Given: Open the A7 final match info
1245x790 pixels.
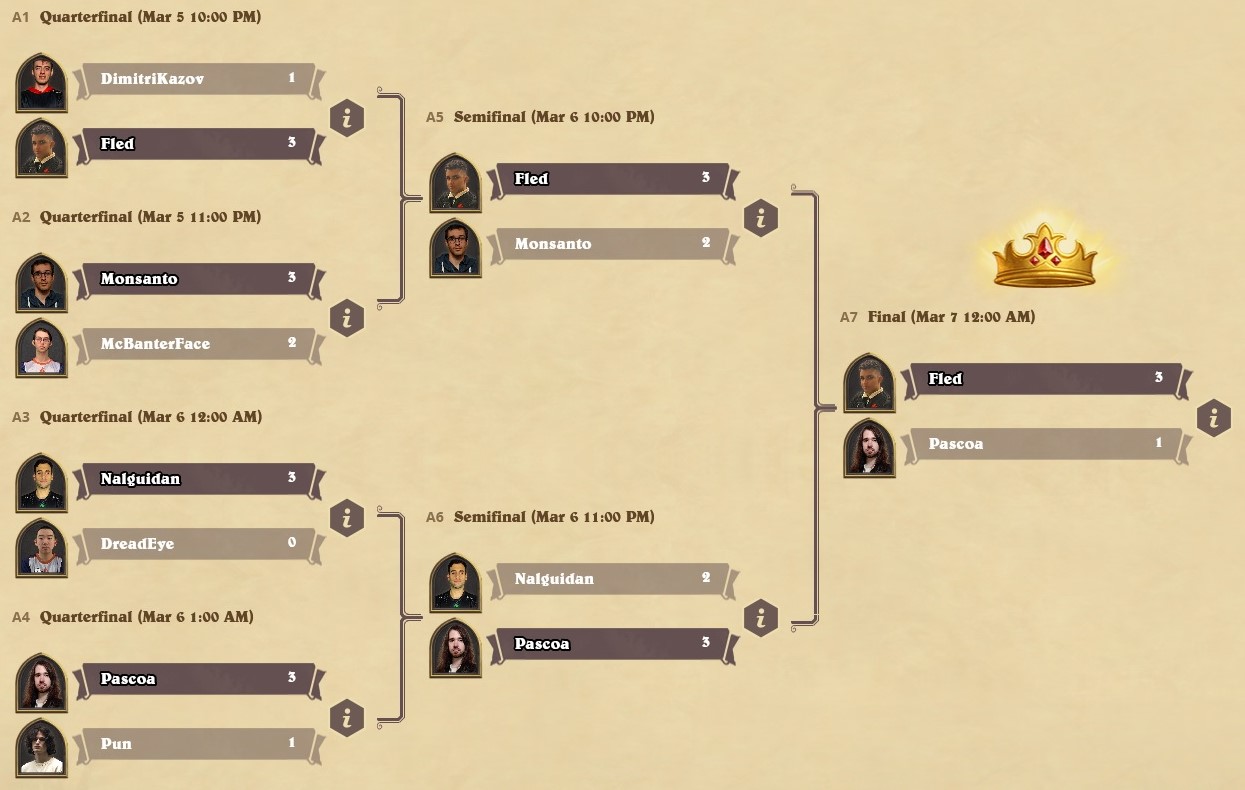Looking at the screenshot, I should 1213,419.
